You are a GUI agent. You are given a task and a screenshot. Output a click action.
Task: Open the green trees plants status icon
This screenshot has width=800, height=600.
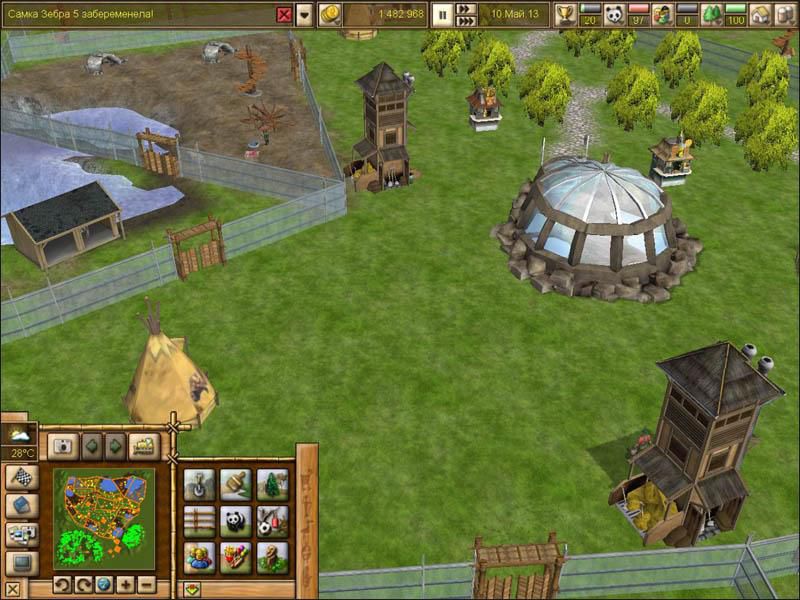coord(711,14)
